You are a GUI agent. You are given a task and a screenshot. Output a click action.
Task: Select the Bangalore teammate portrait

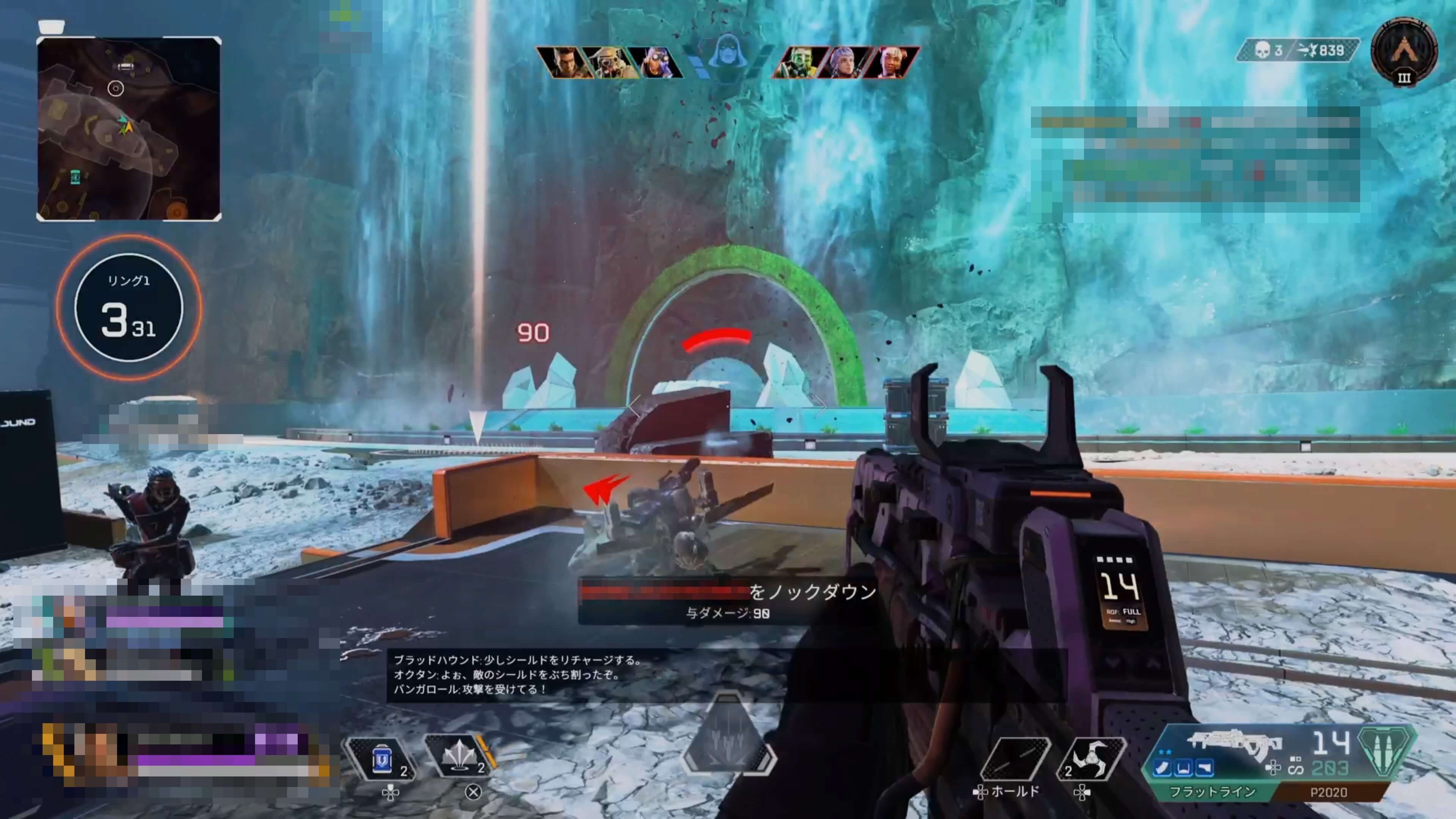(x=563, y=62)
